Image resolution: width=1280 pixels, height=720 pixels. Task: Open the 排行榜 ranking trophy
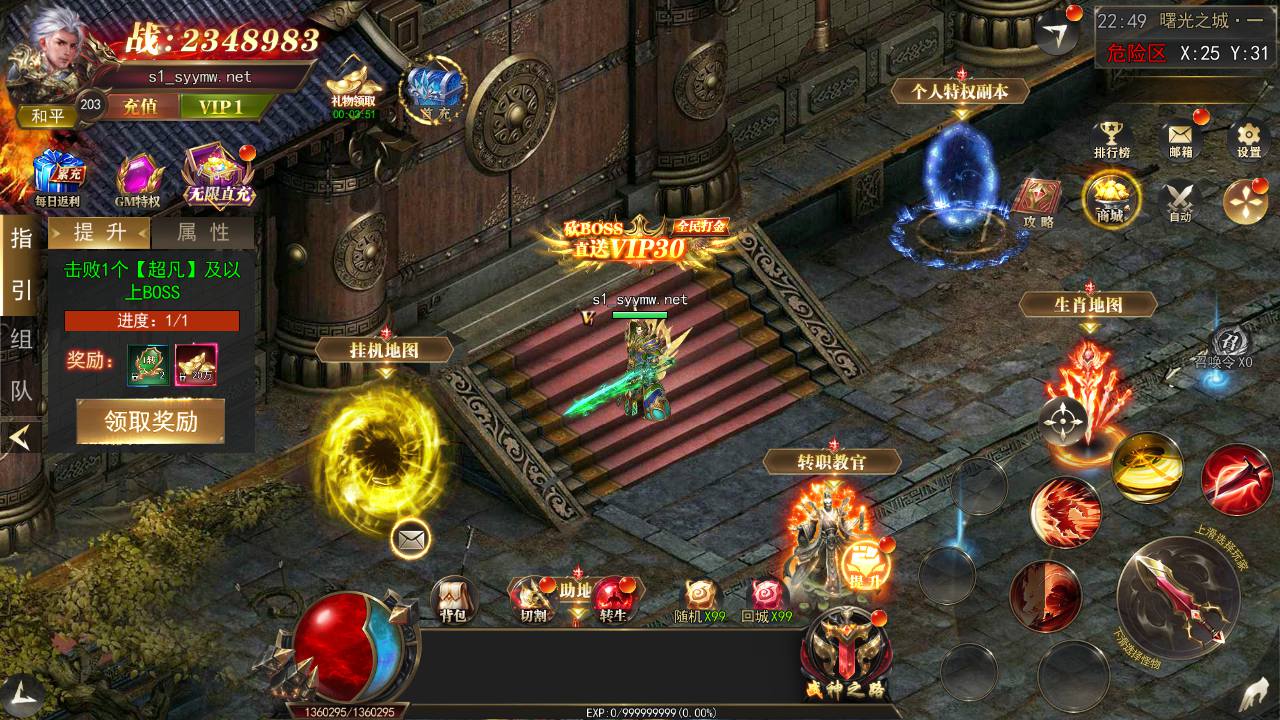click(1111, 137)
